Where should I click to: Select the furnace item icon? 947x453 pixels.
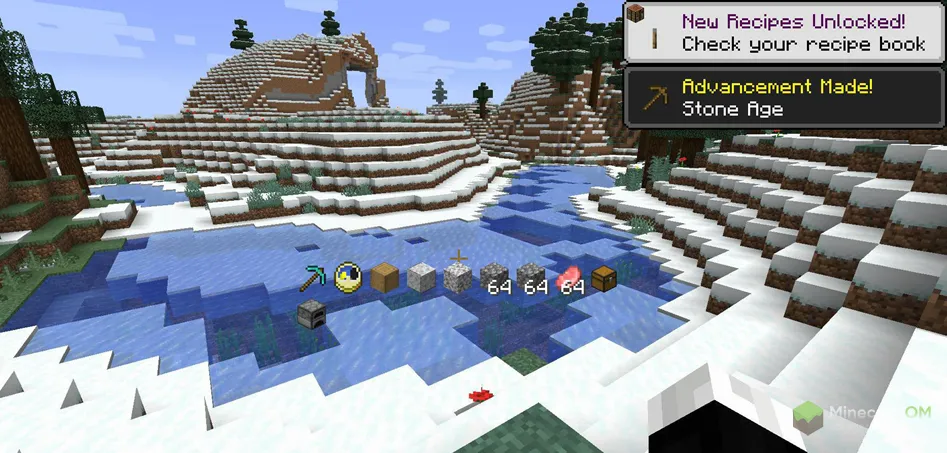click(312, 315)
